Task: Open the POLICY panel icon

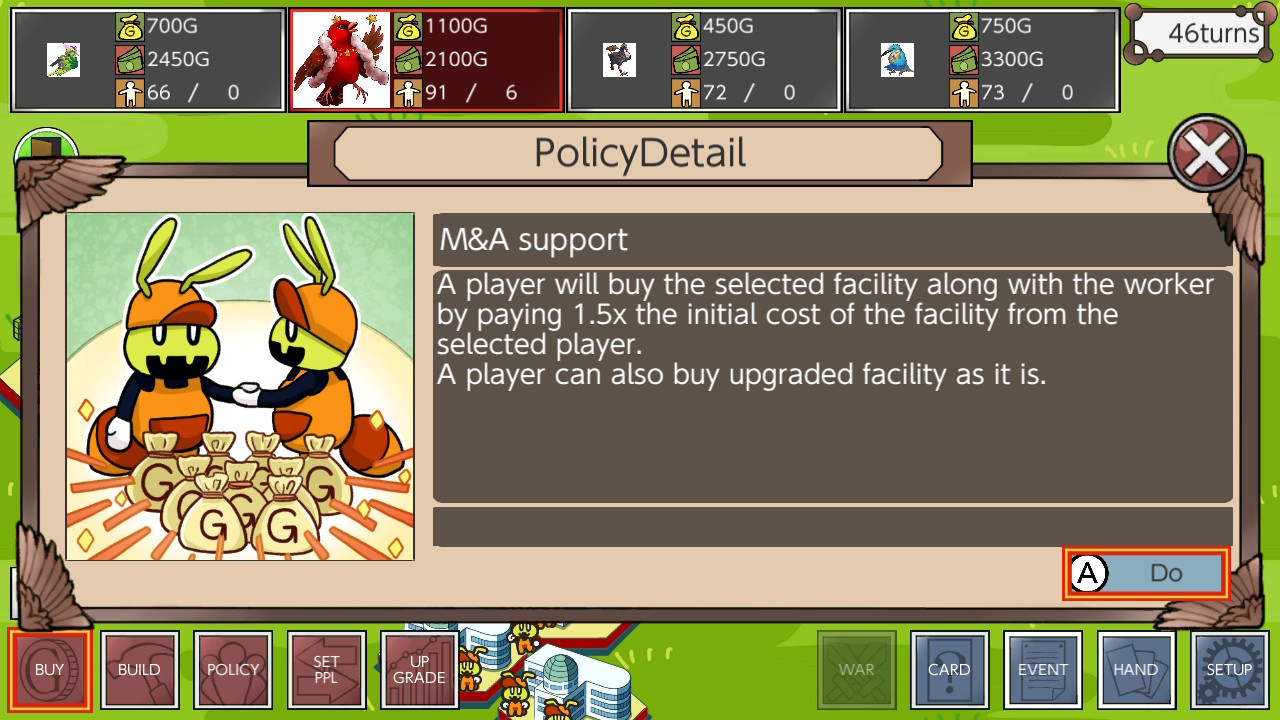Action: [x=233, y=669]
